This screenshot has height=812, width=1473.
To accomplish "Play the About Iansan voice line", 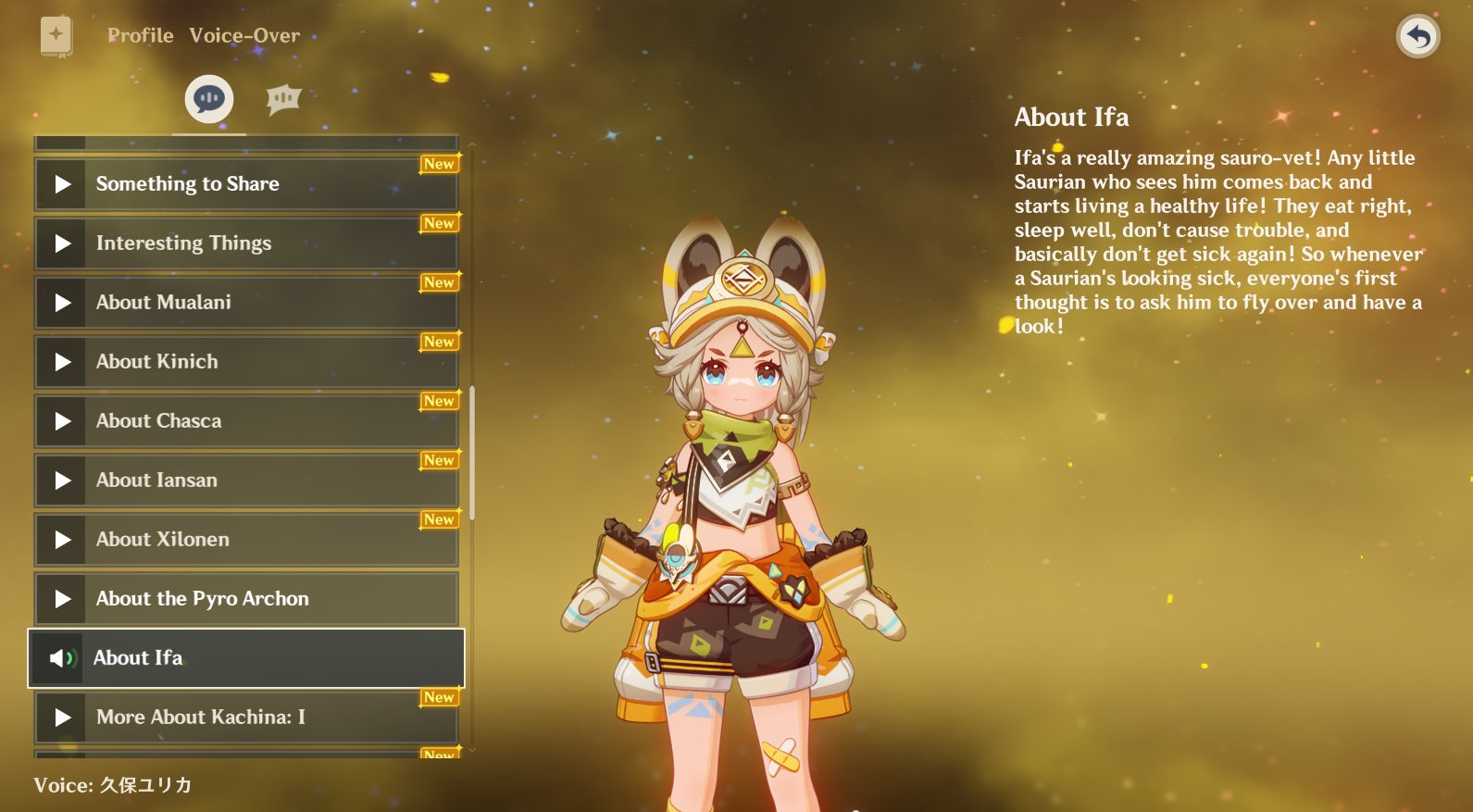I will (61, 480).
